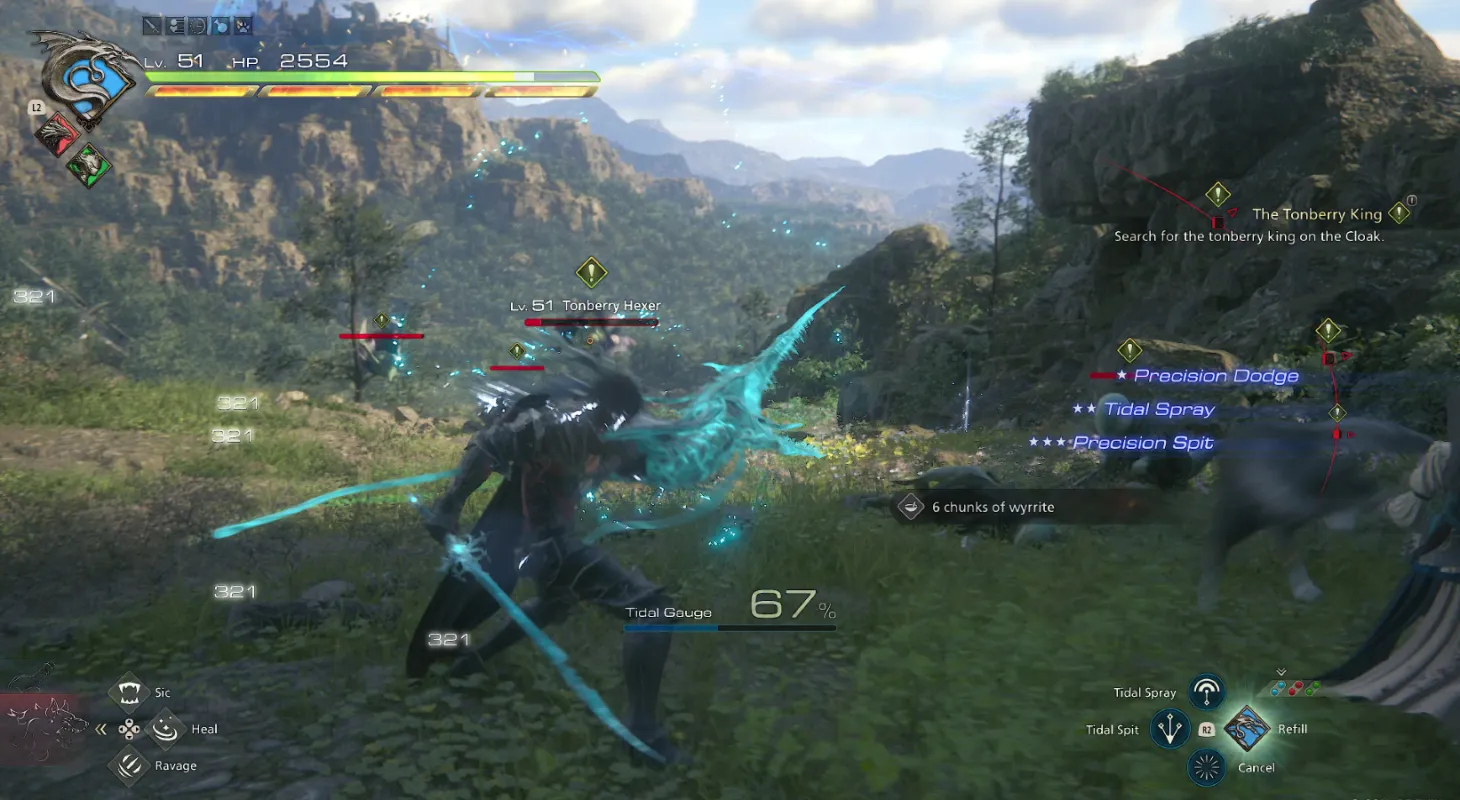
Task: Click the paw icon in the top status row
Action: (x=241, y=25)
